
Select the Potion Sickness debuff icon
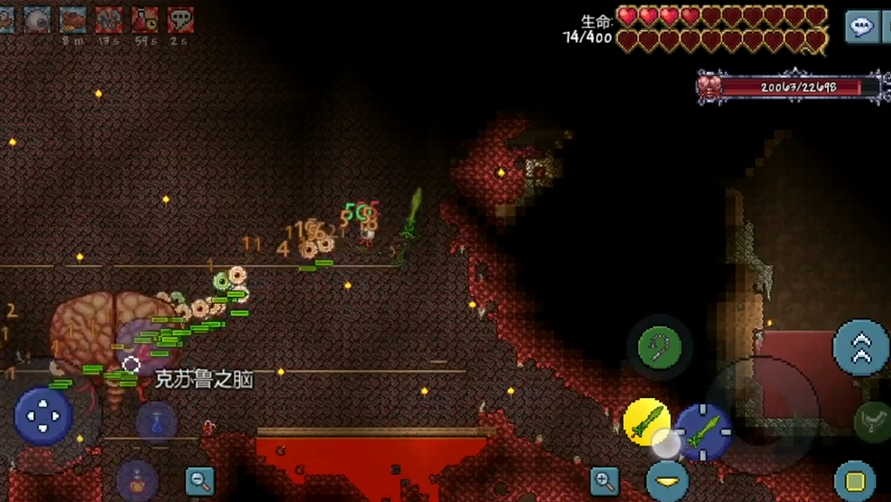145,19
